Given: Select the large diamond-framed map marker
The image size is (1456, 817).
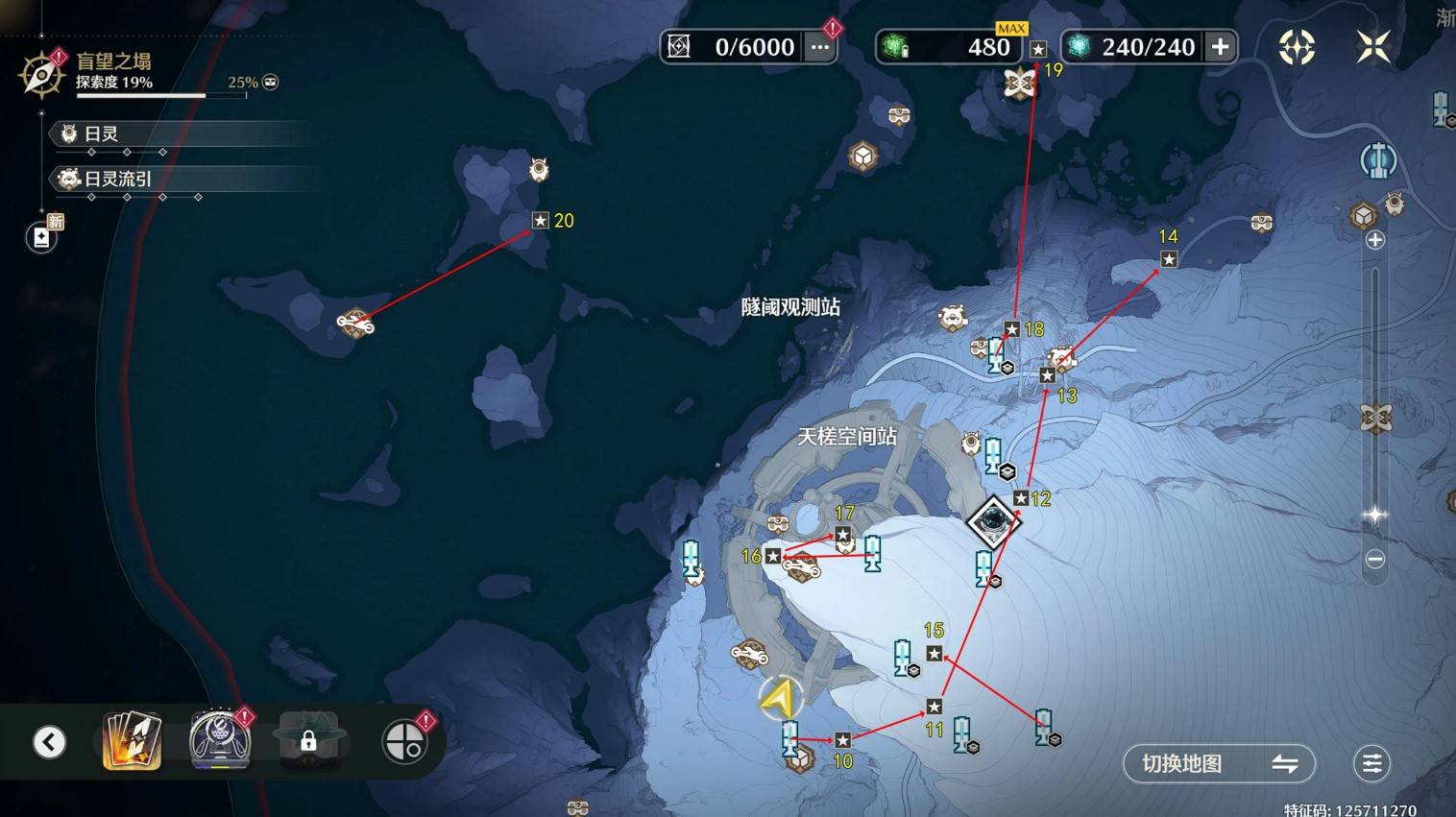Looking at the screenshot, I should [x=992, y=521].
